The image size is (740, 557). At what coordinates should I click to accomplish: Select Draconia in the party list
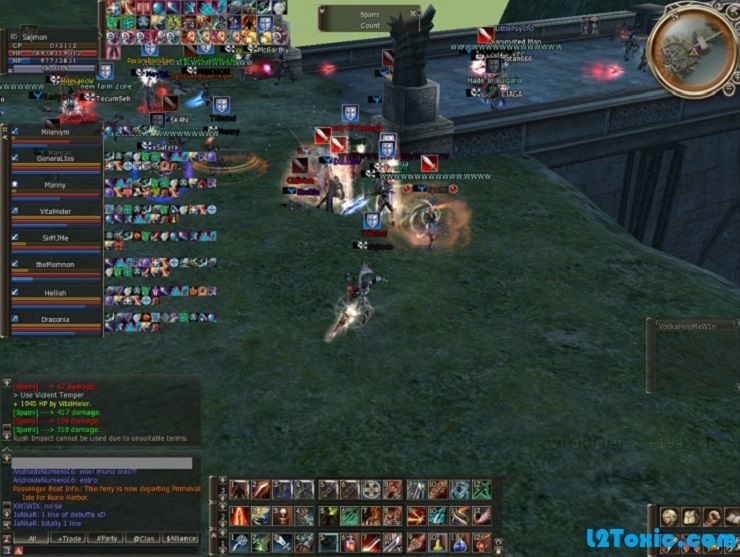pyautogui.click(x=55, y=319)
